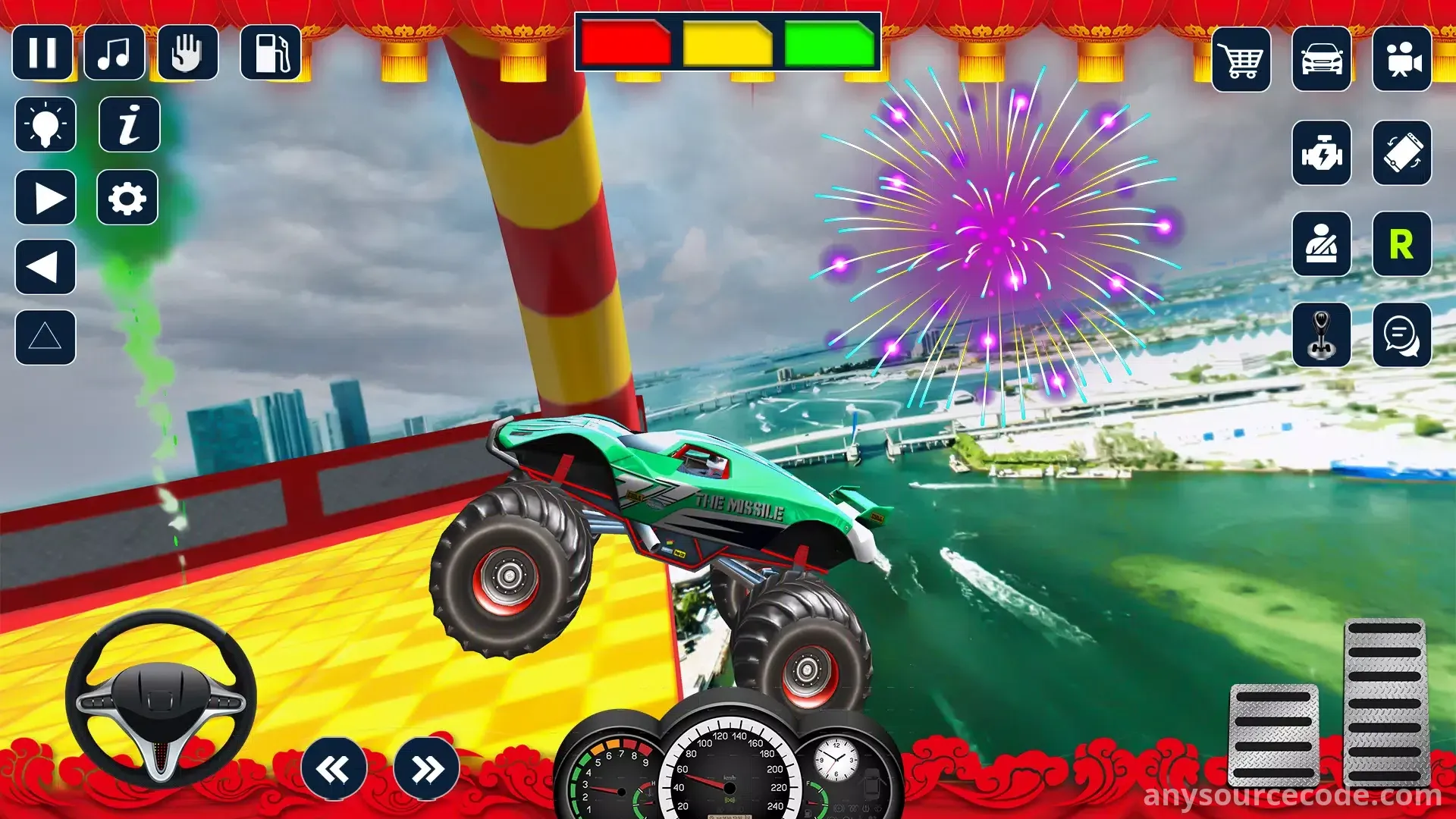Open the gear shifter button
This screenshot has width=1456, height=819.
pyautogui.click(x=1322, y=335)
